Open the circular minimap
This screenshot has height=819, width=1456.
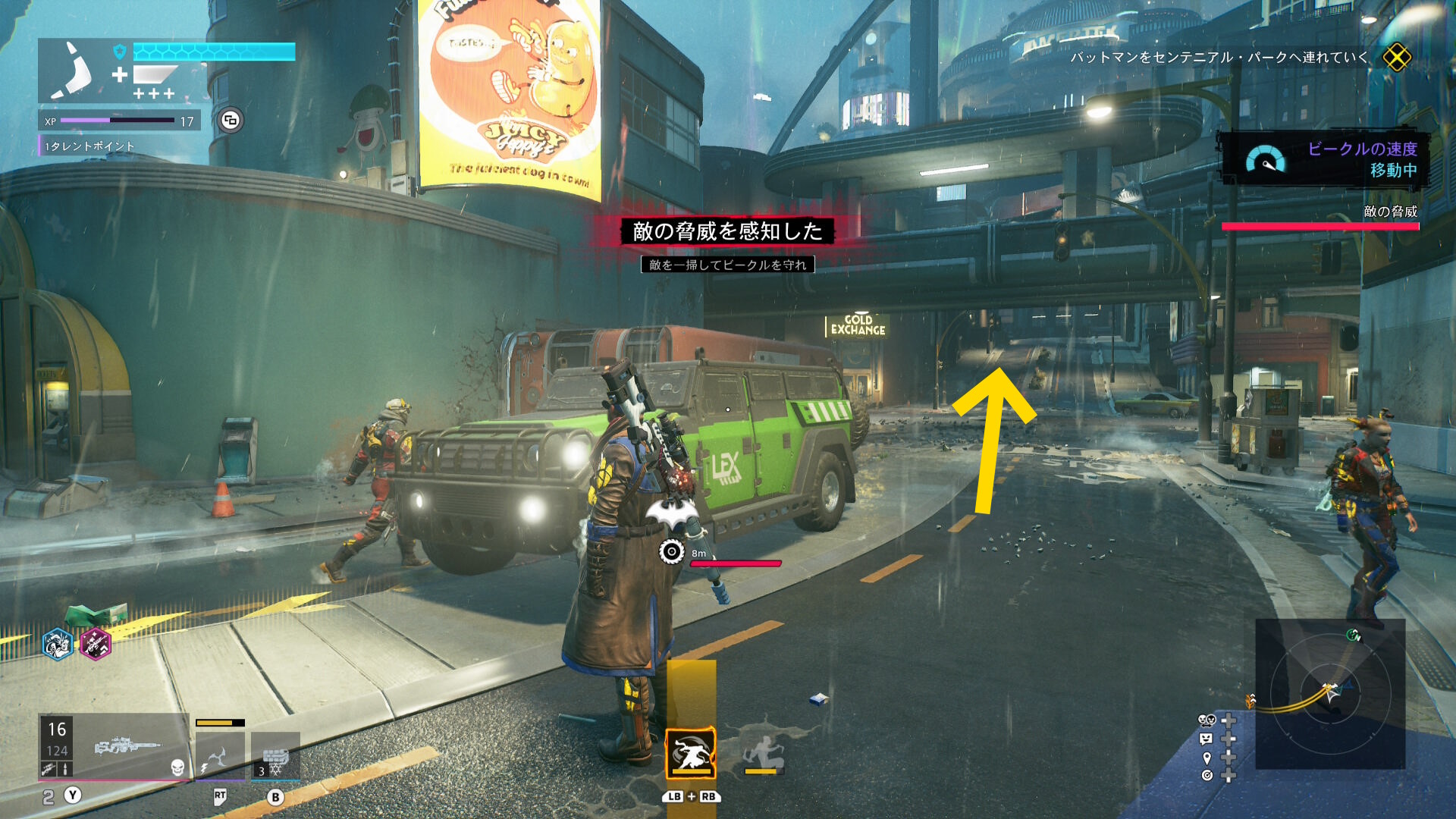[1330, 694]
